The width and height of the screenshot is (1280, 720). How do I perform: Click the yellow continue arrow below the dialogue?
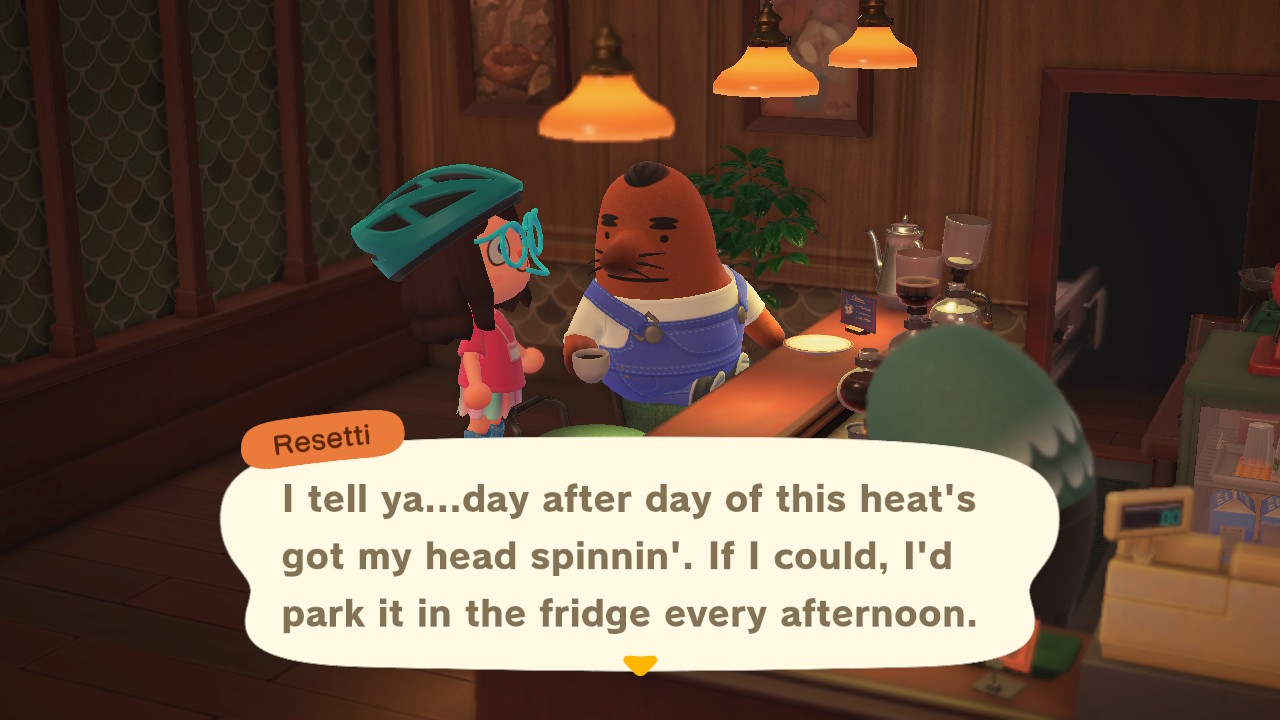pos(639,664)
